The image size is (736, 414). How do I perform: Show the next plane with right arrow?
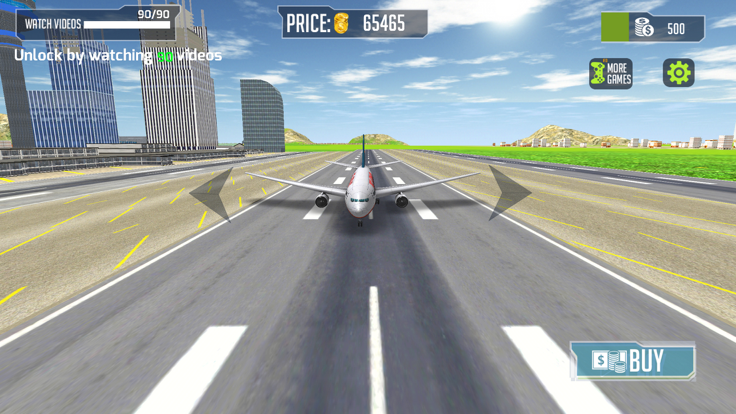tap(508, 192)
